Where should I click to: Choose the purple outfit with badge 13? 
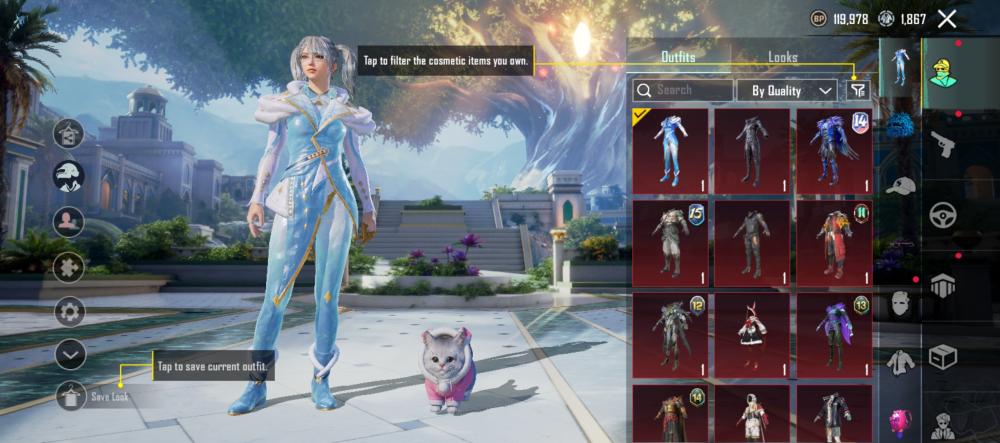click(834, 335)
